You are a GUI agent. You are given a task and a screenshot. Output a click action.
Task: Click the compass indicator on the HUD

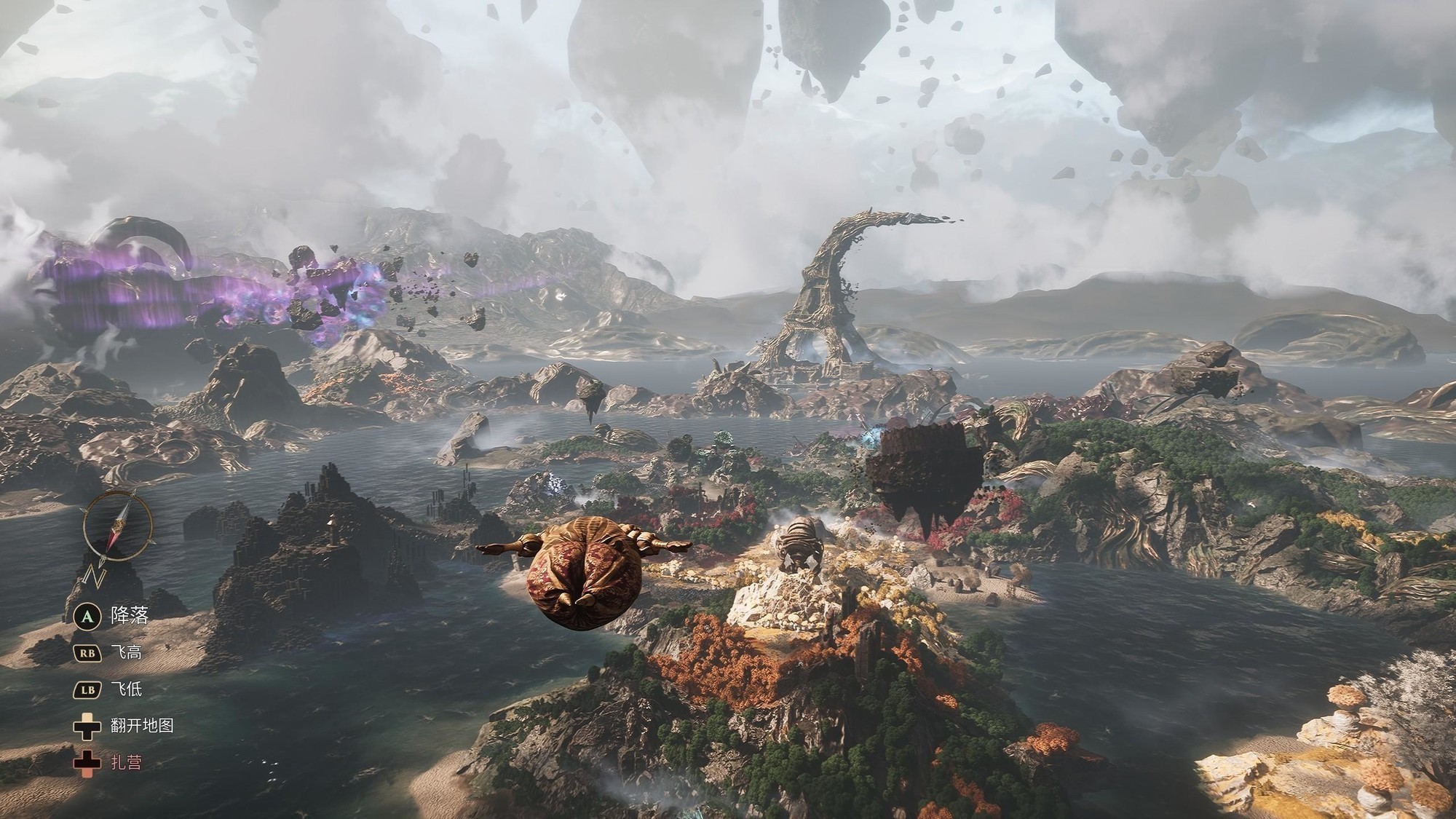pos(117,526)
